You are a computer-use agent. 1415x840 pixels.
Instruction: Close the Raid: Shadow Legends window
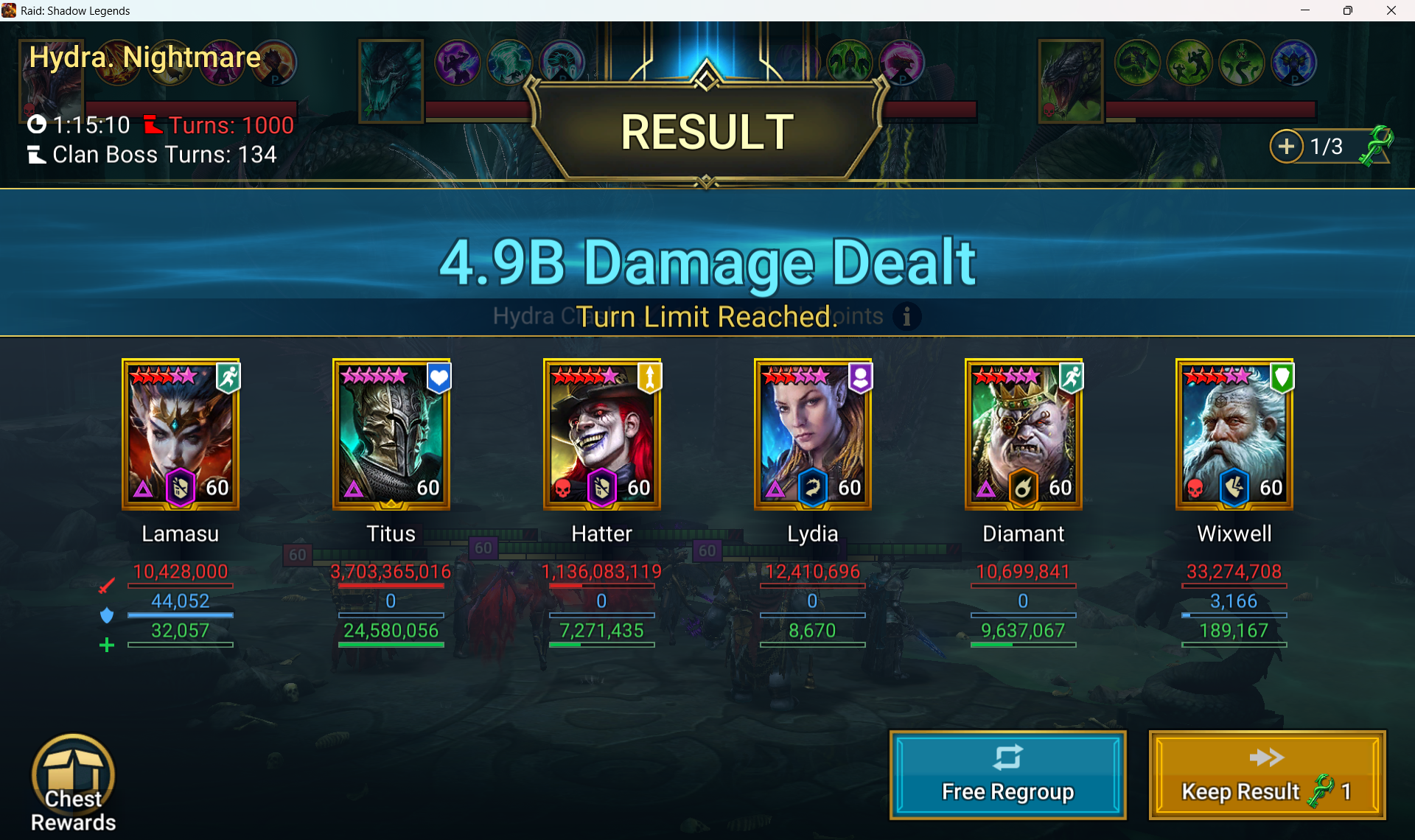(1391, 10)
